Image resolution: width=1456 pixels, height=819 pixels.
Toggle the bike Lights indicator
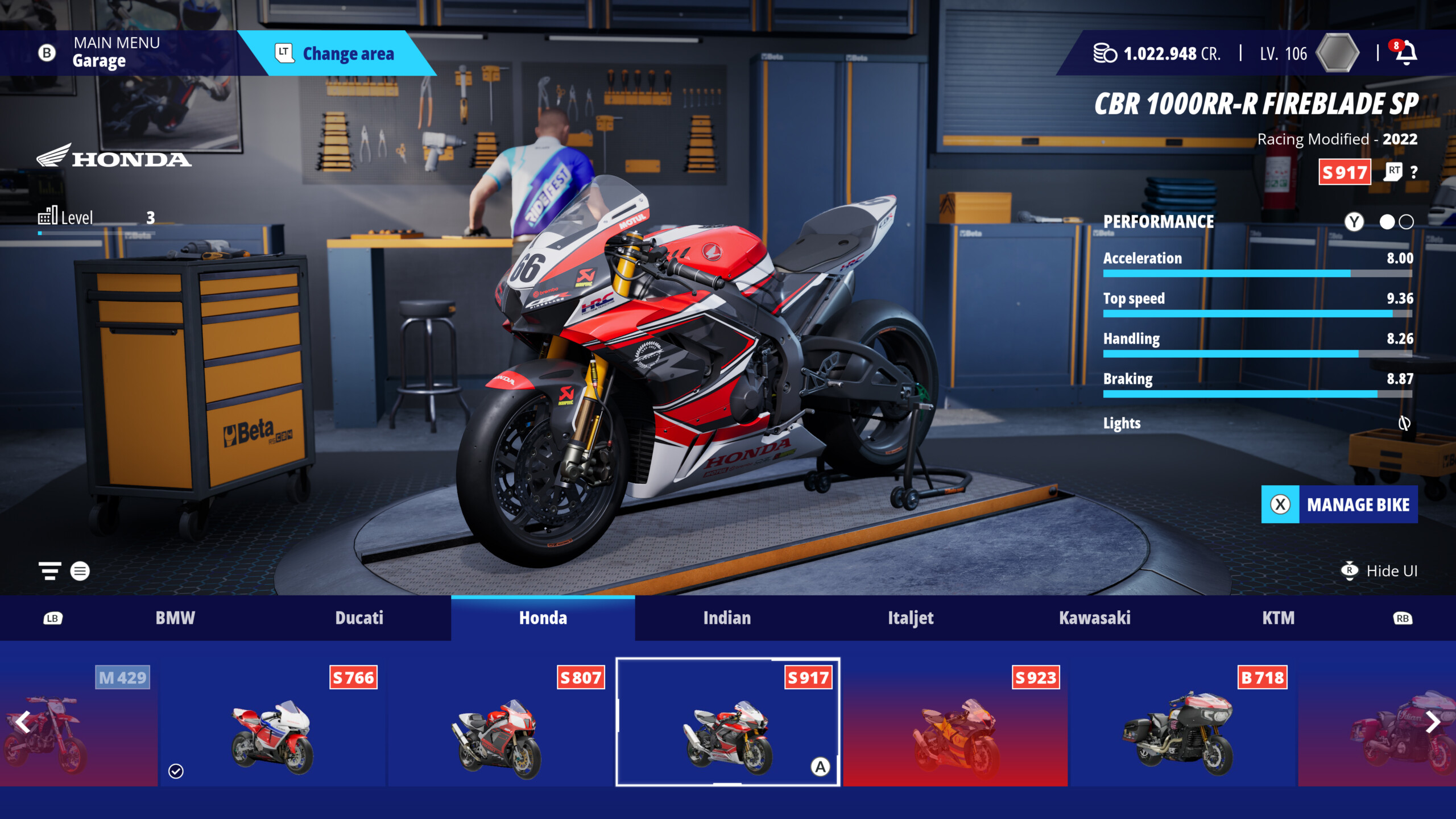coord(1405,423)
